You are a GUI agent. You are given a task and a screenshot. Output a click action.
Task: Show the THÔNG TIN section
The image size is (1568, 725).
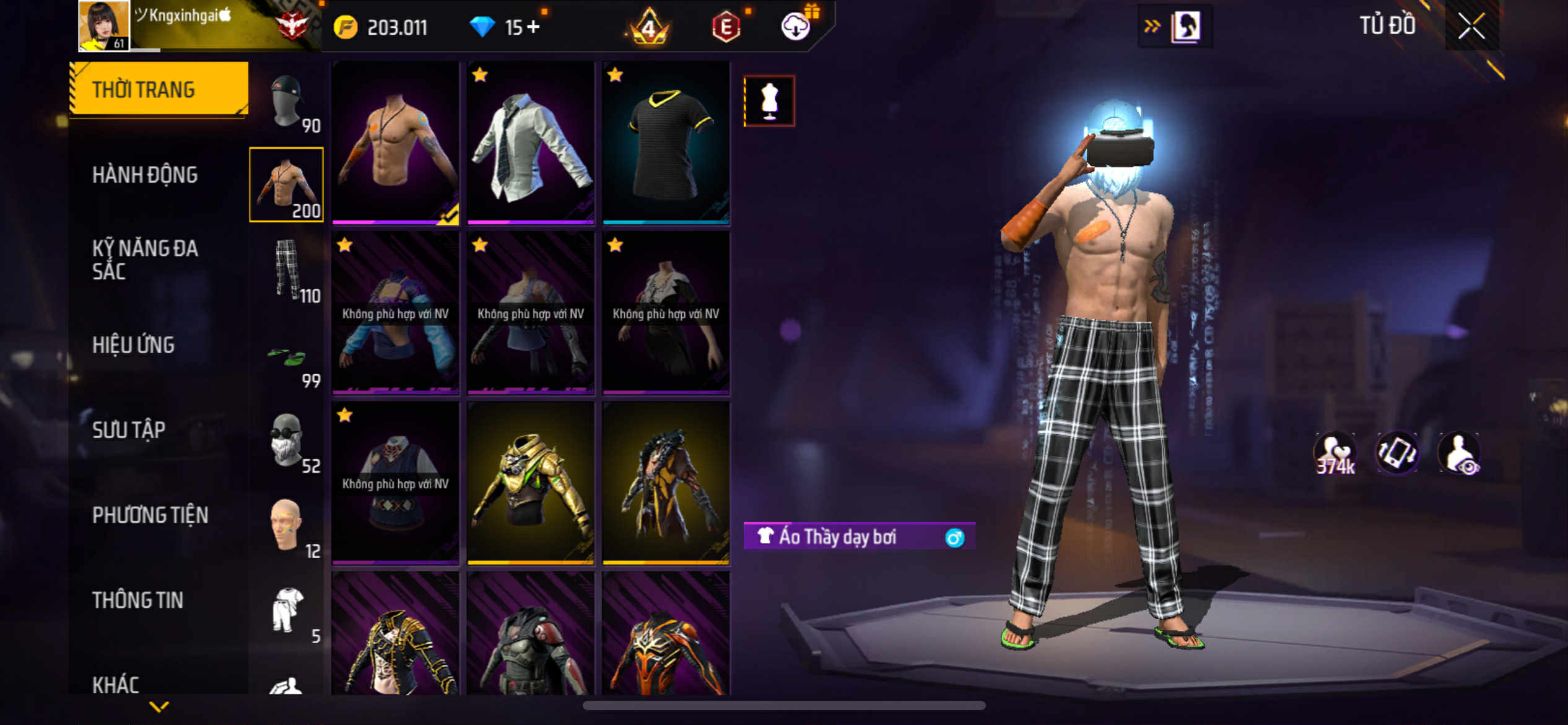(137, 600)
